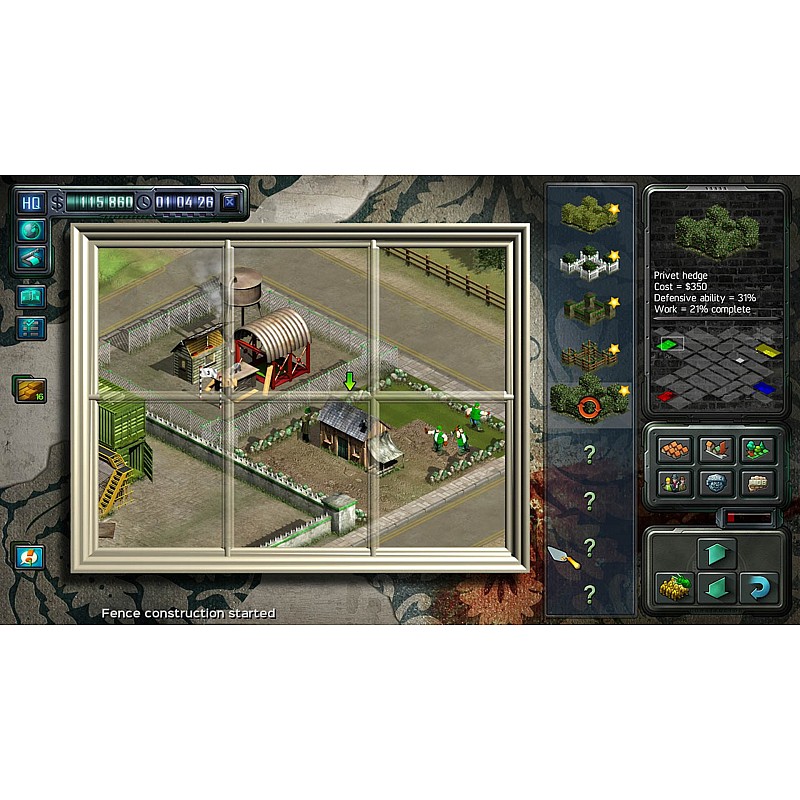Open the checklist objectives icon
The image size is (800, 800).
30,327
